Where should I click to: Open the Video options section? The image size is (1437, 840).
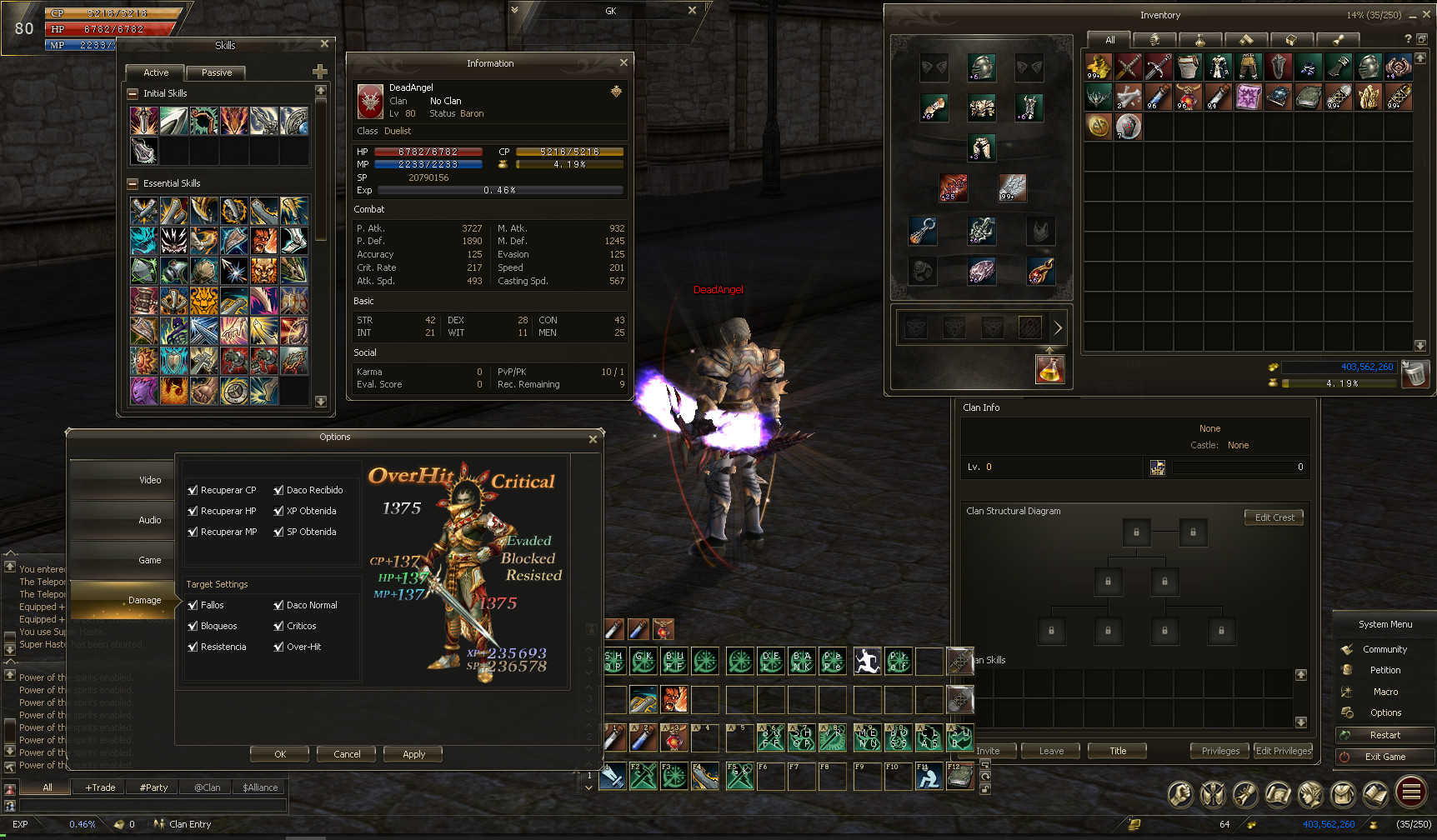tap(123, 480)
